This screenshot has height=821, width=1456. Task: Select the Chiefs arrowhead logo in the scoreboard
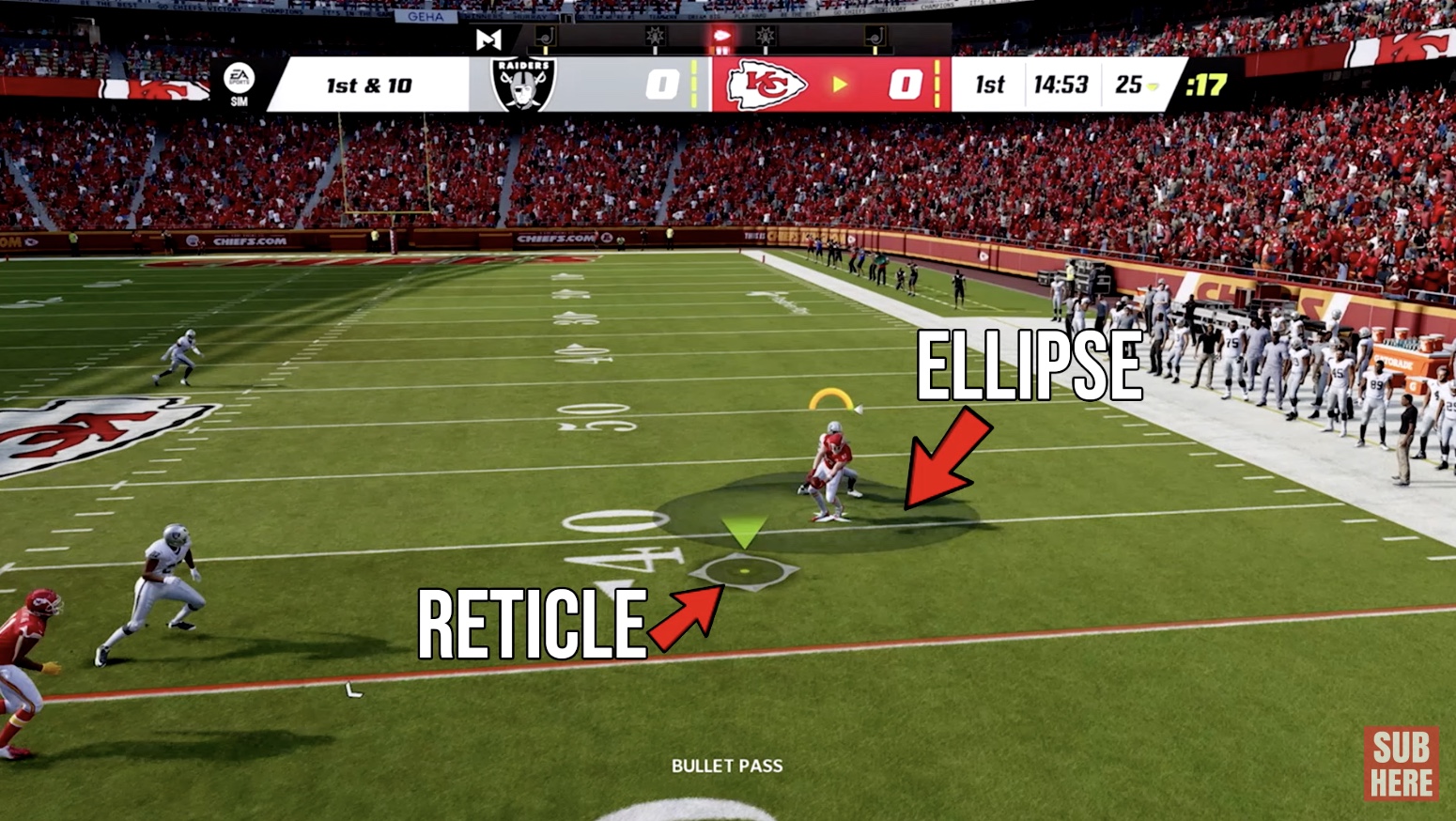point(767,85)
